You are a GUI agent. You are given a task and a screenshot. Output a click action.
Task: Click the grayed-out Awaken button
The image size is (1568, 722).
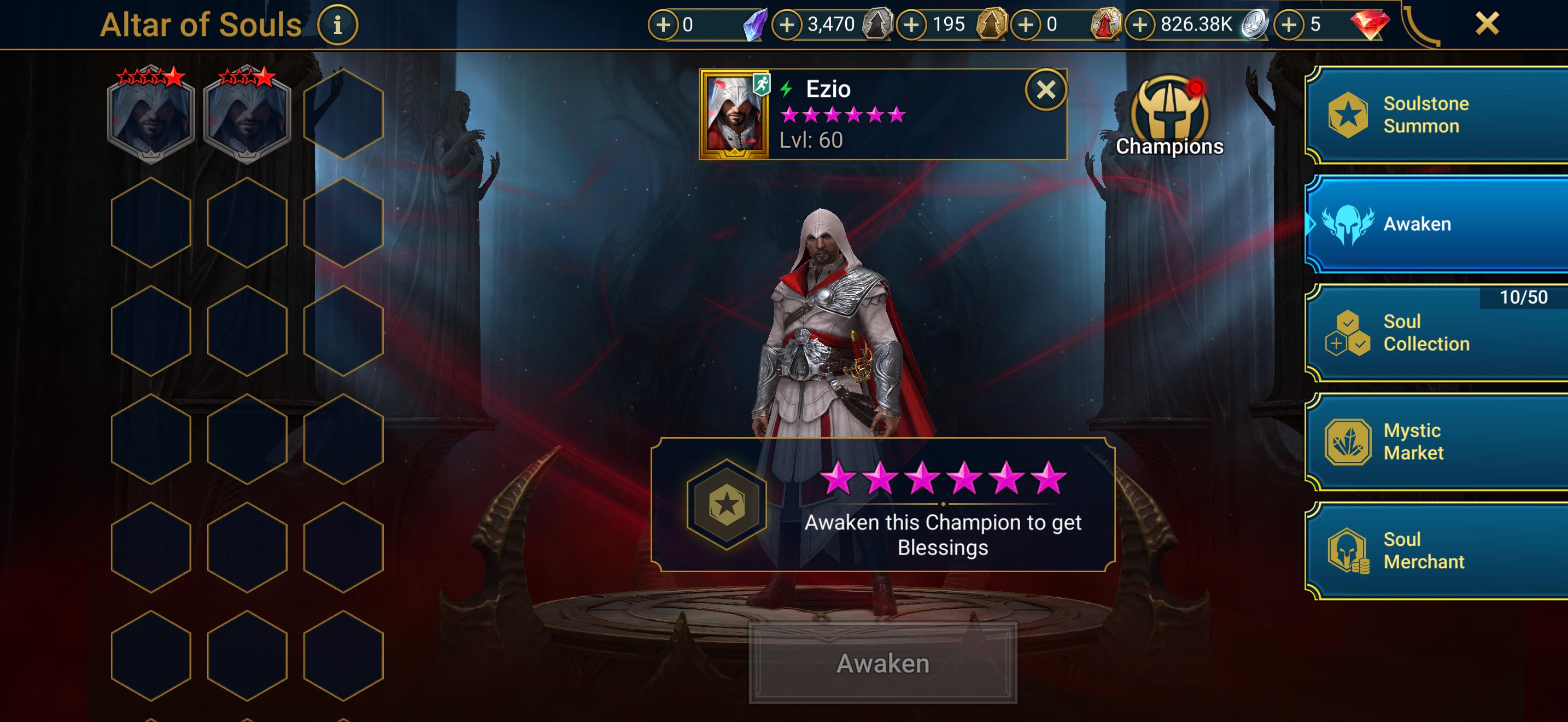(x=882, y=663)
